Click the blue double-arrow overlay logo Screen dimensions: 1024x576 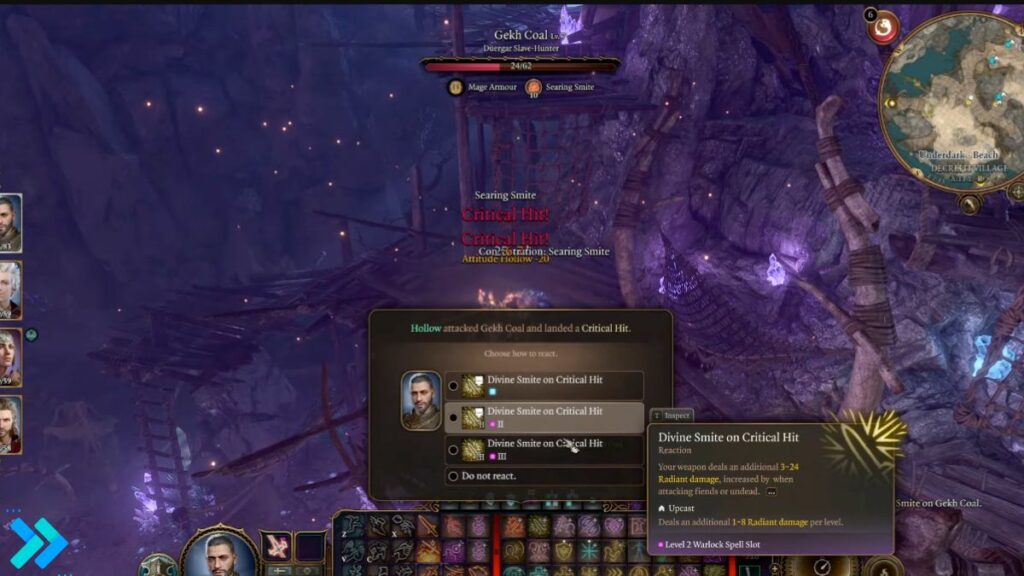pyautogui.click(x=36, y=542)
